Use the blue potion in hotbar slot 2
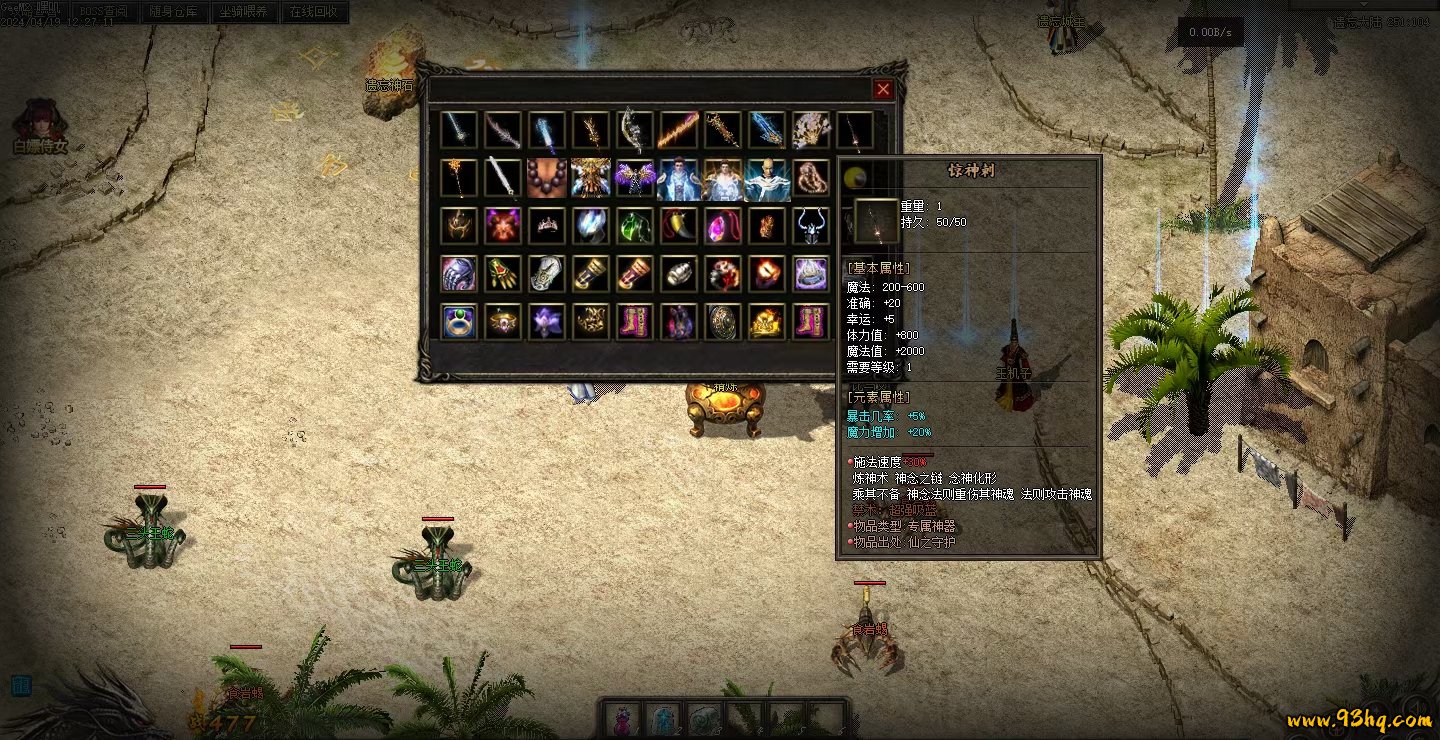The height and width of the screenshot is (740, 1440). [x=663, y=718]
